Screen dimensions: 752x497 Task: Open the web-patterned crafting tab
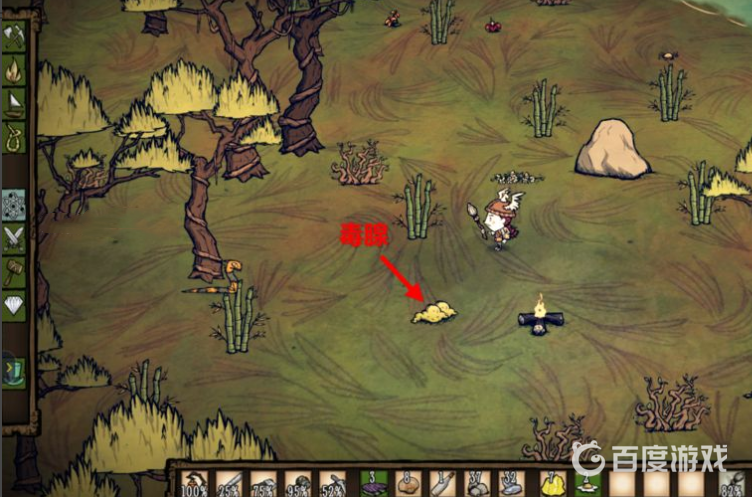pos(15,204)
